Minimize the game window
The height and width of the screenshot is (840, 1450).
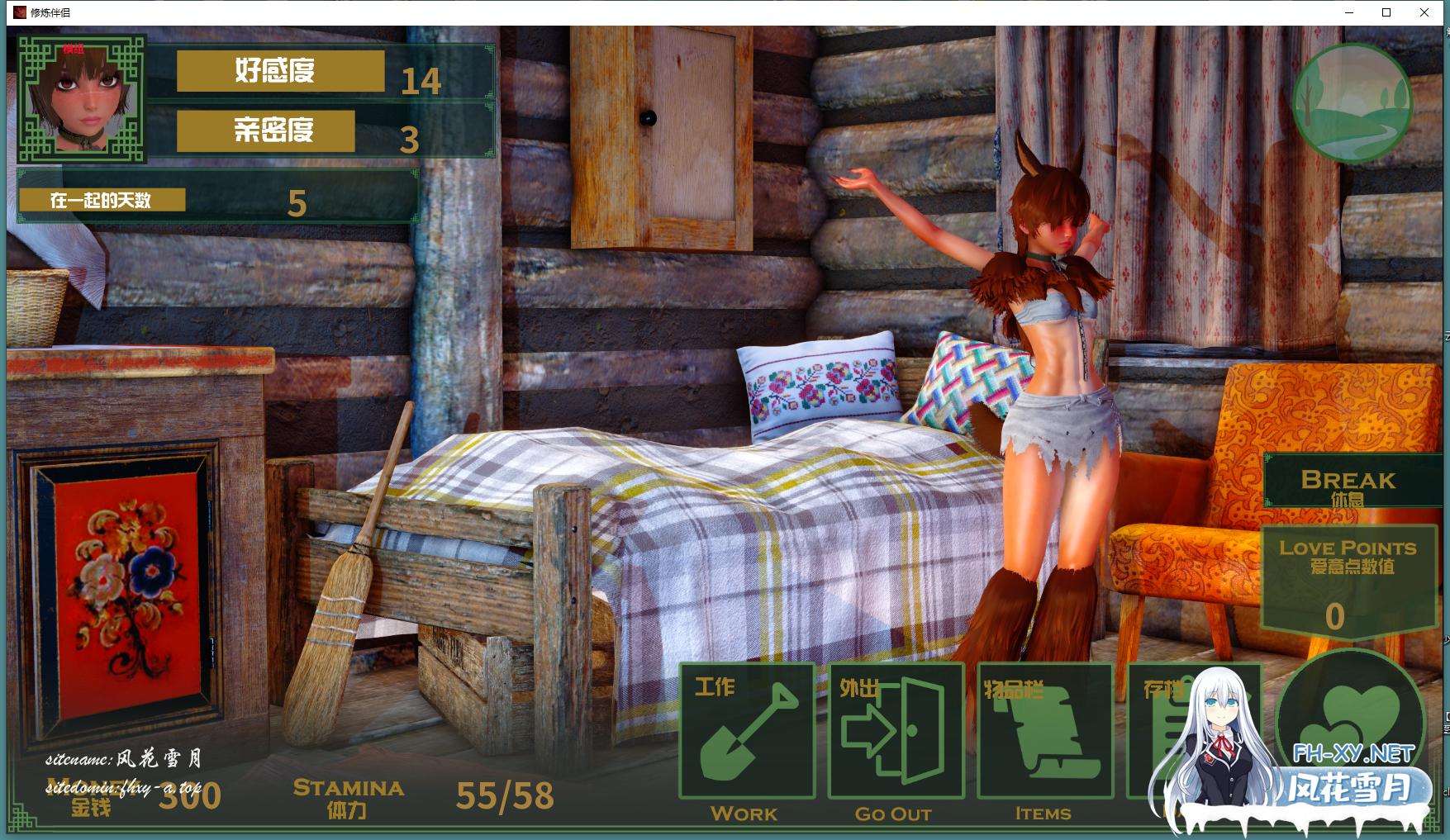click(x=1349, y=12)
